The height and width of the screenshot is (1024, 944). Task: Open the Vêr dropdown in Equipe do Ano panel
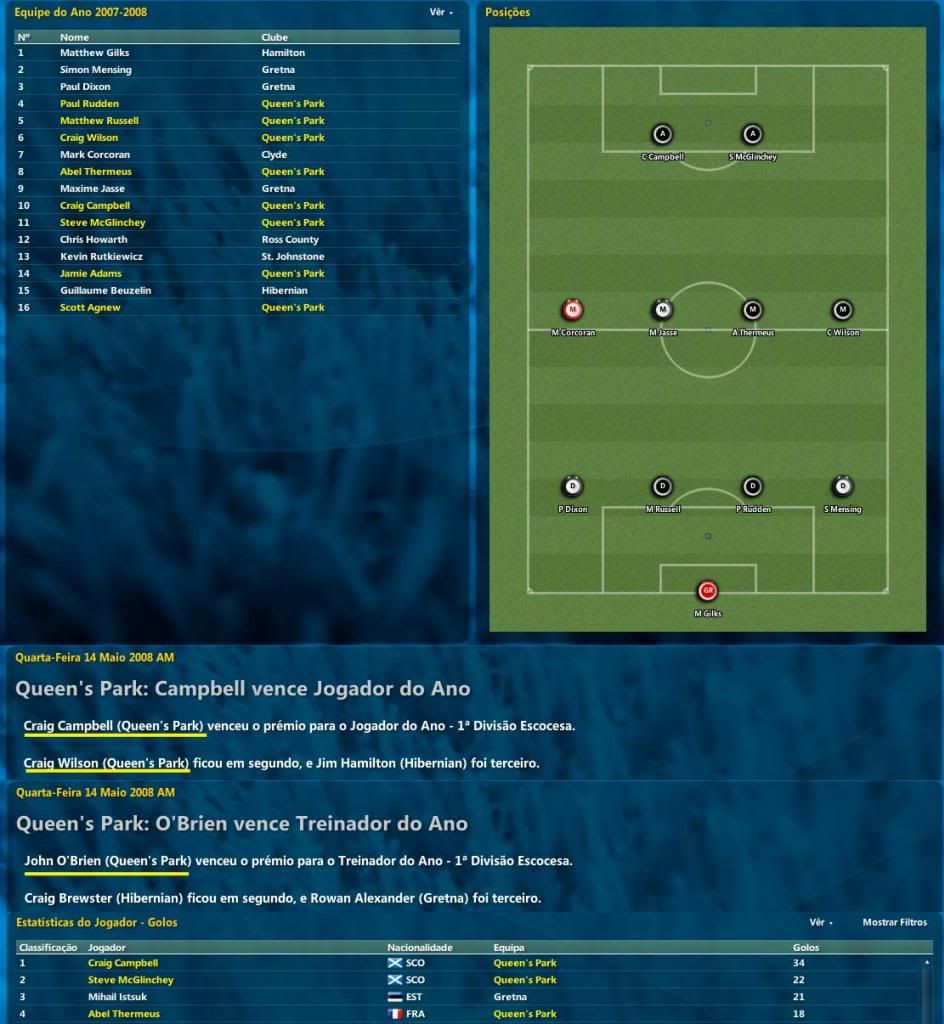coord(441,13)
